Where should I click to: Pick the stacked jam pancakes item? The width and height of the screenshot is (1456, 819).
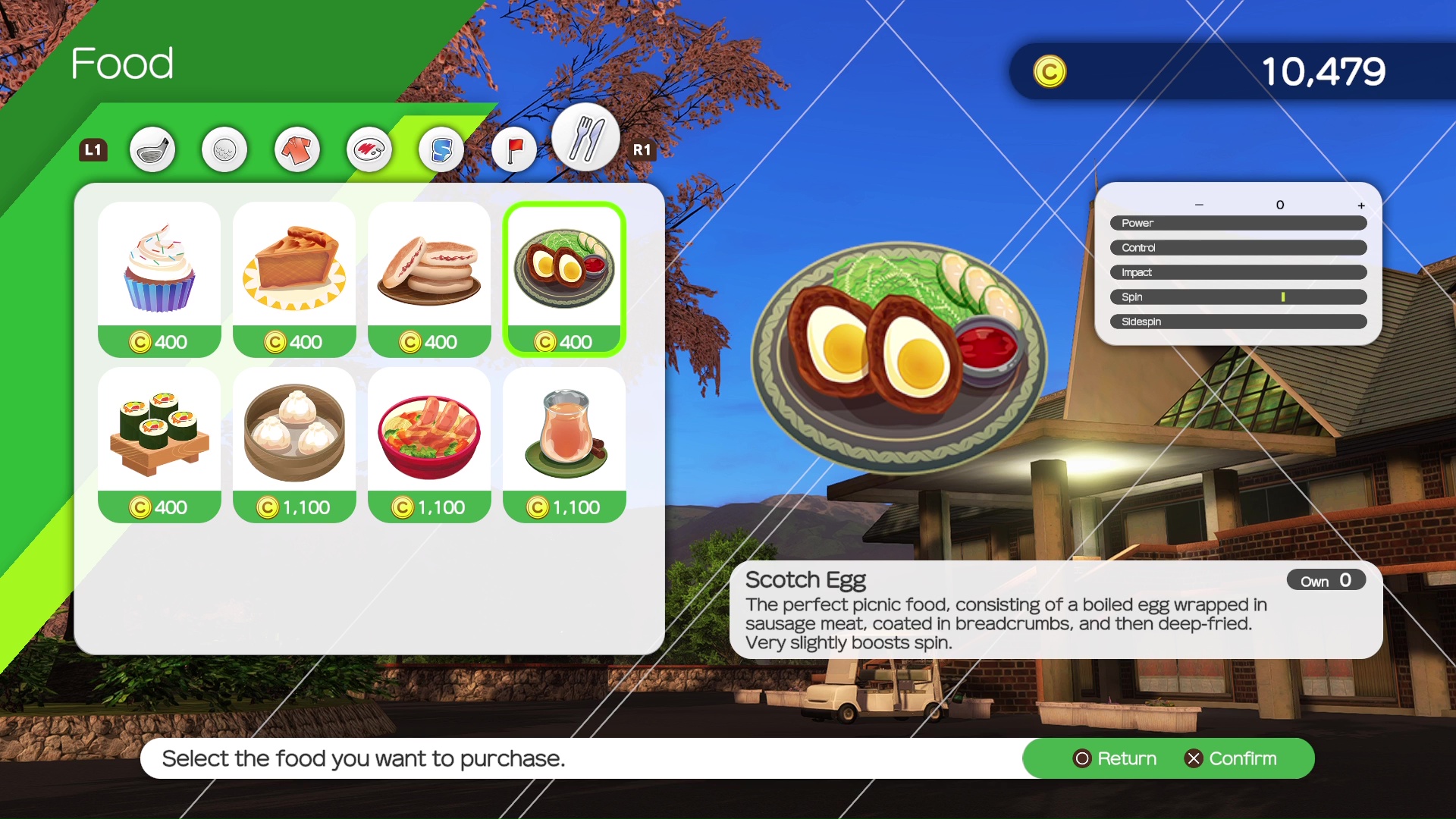[429, 278]
